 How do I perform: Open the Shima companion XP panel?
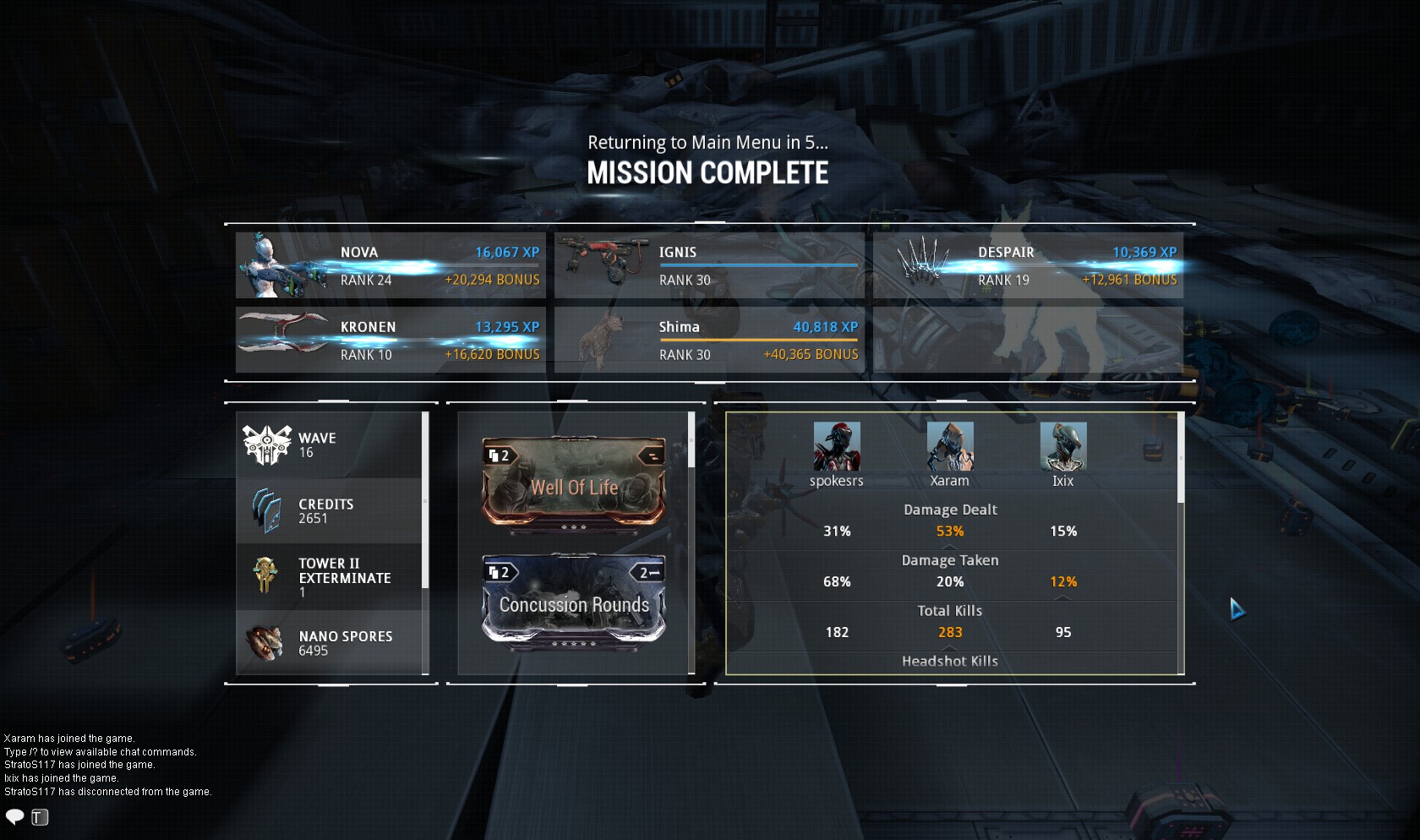[x=708, y=340]
